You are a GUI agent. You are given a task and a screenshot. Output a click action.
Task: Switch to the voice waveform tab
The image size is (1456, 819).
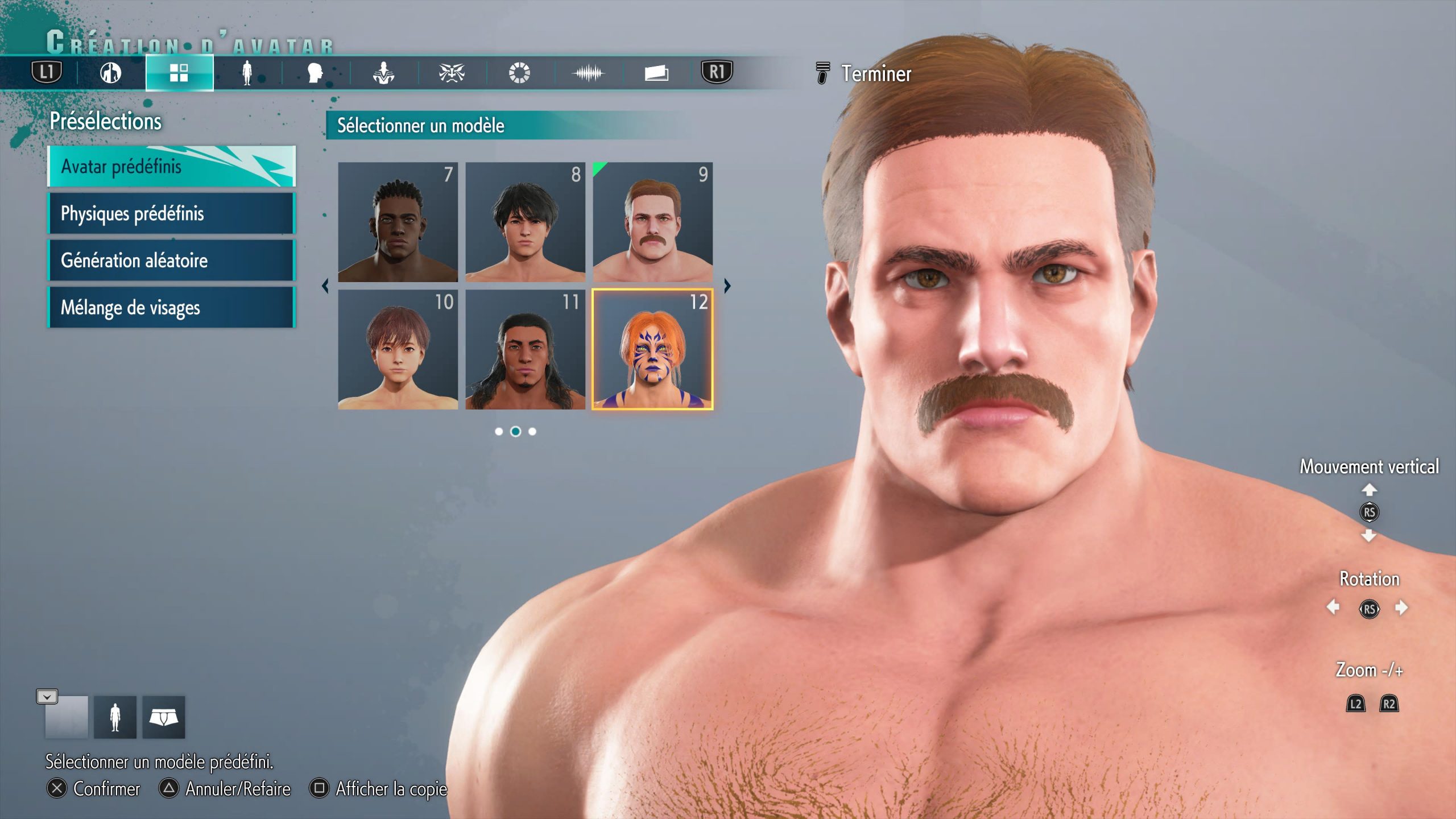point(588,73)
